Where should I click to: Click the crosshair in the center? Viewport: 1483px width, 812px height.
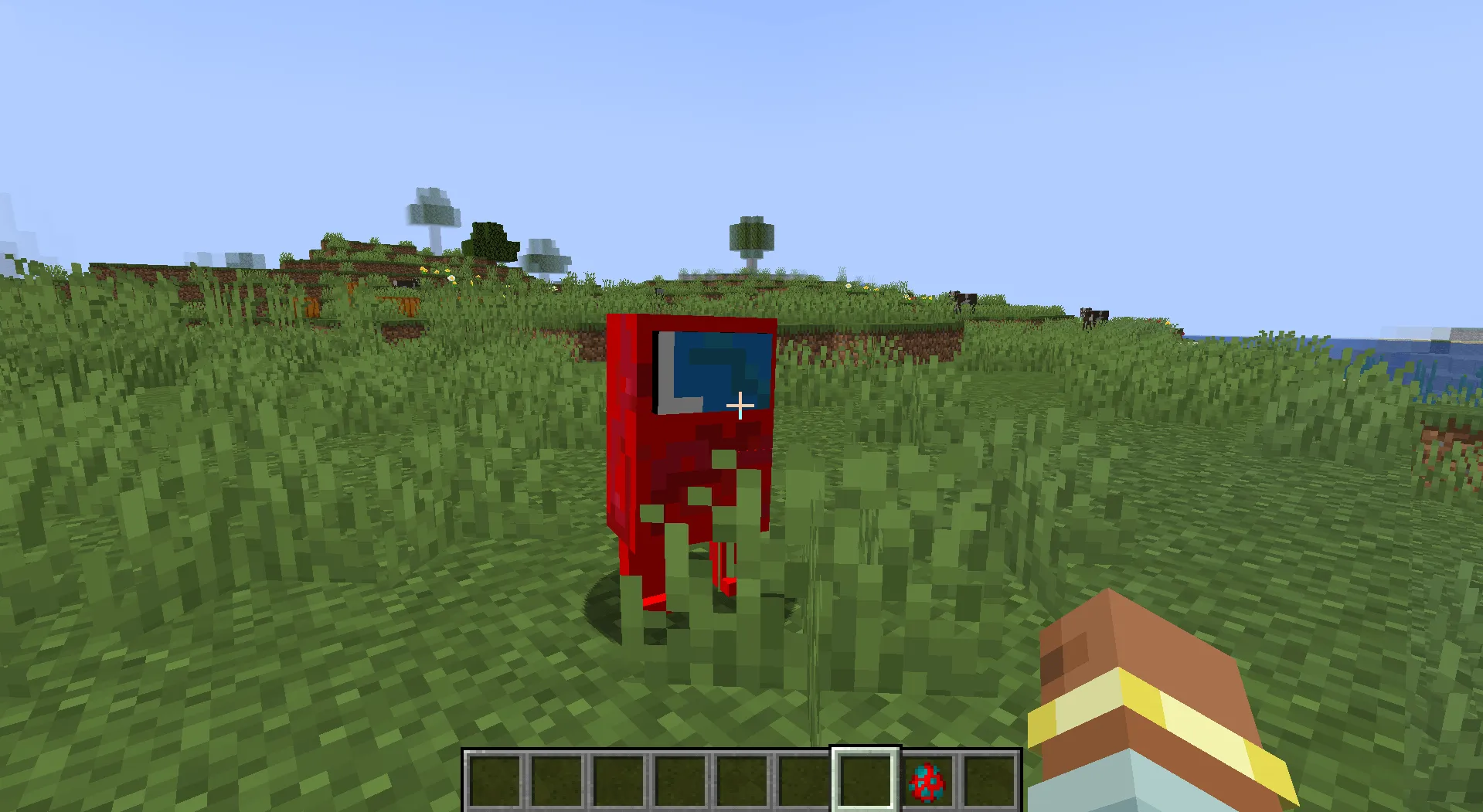[741, 405]
